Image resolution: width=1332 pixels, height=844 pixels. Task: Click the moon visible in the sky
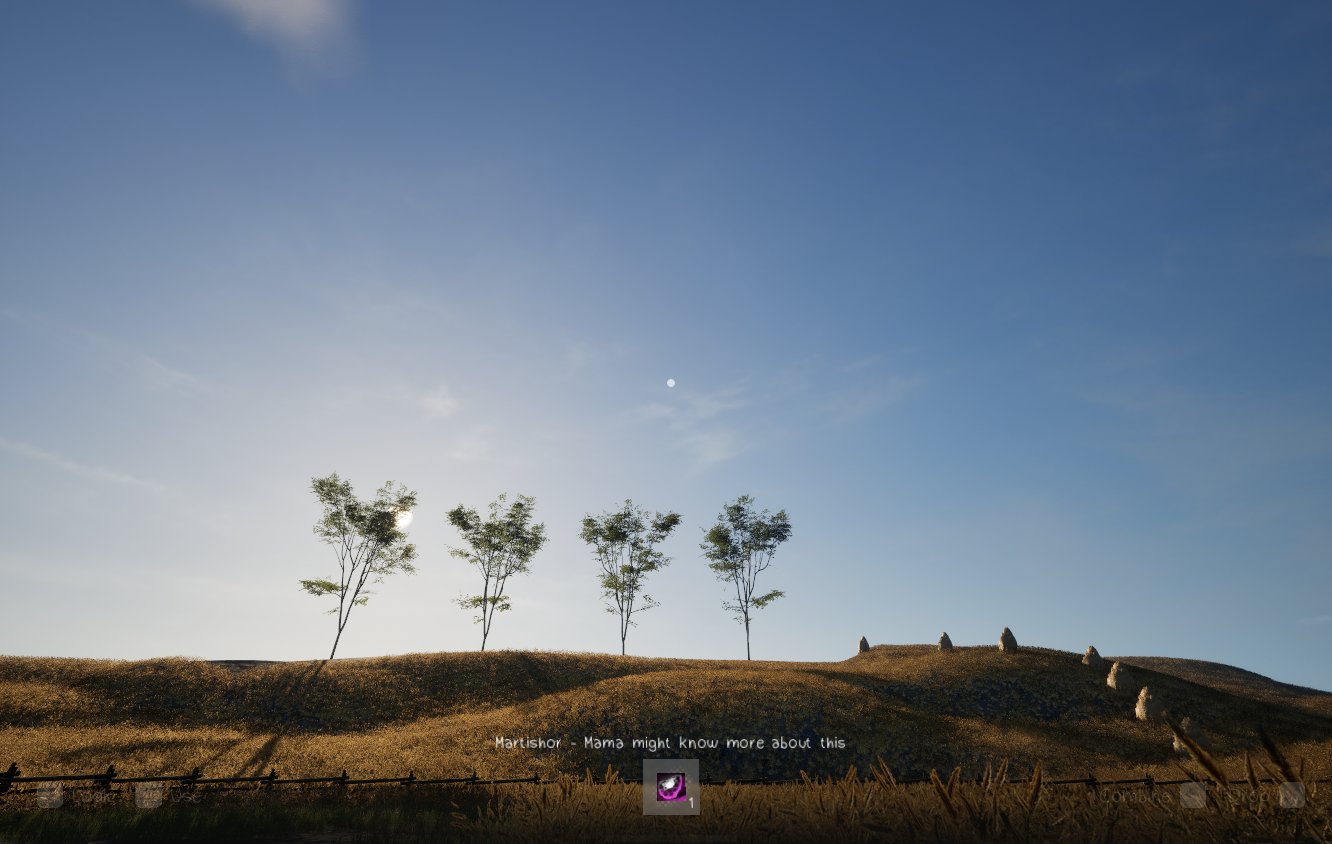point(670,381)
